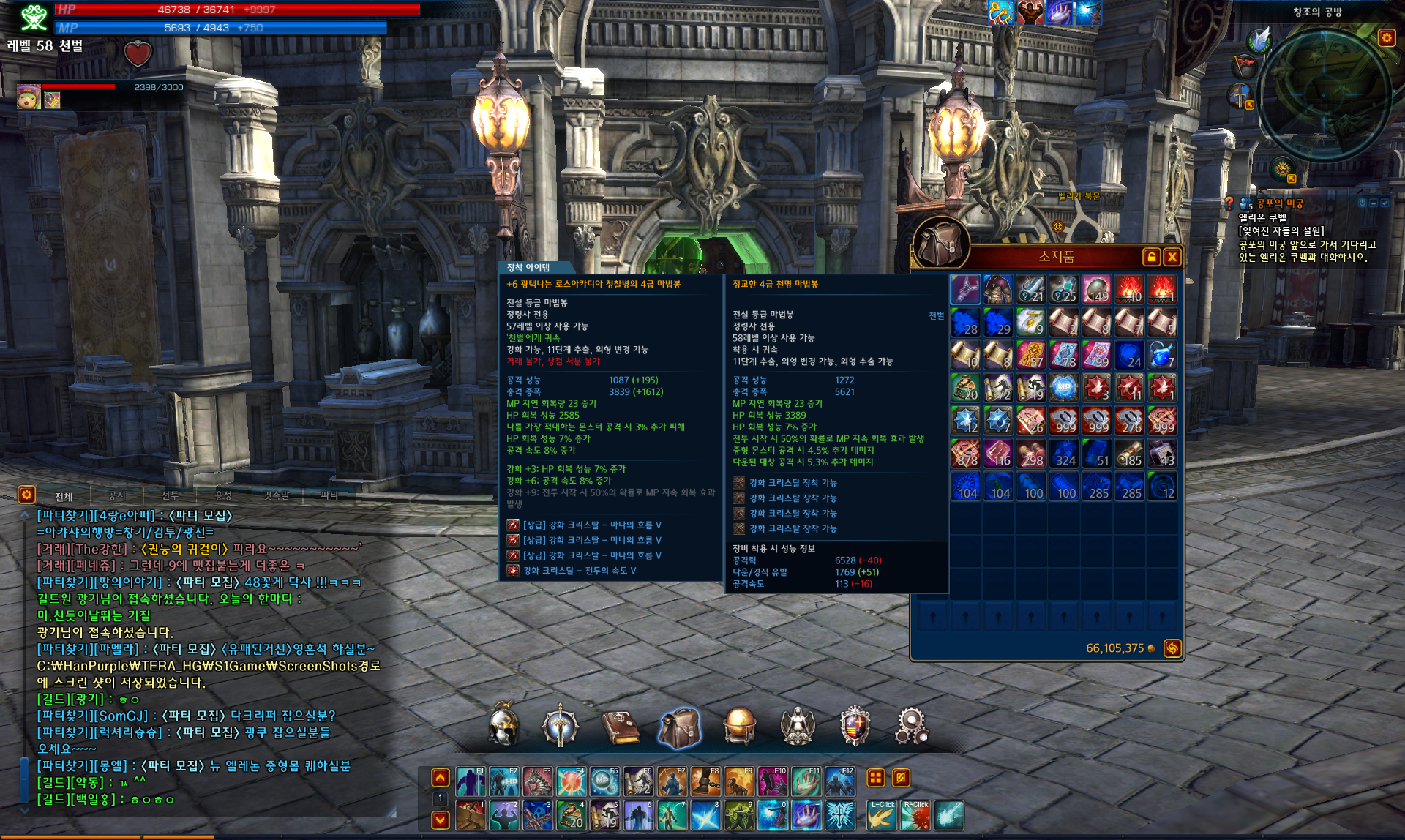Open the sword skills menu icon

pyautogui.click(x=561, y=726)
